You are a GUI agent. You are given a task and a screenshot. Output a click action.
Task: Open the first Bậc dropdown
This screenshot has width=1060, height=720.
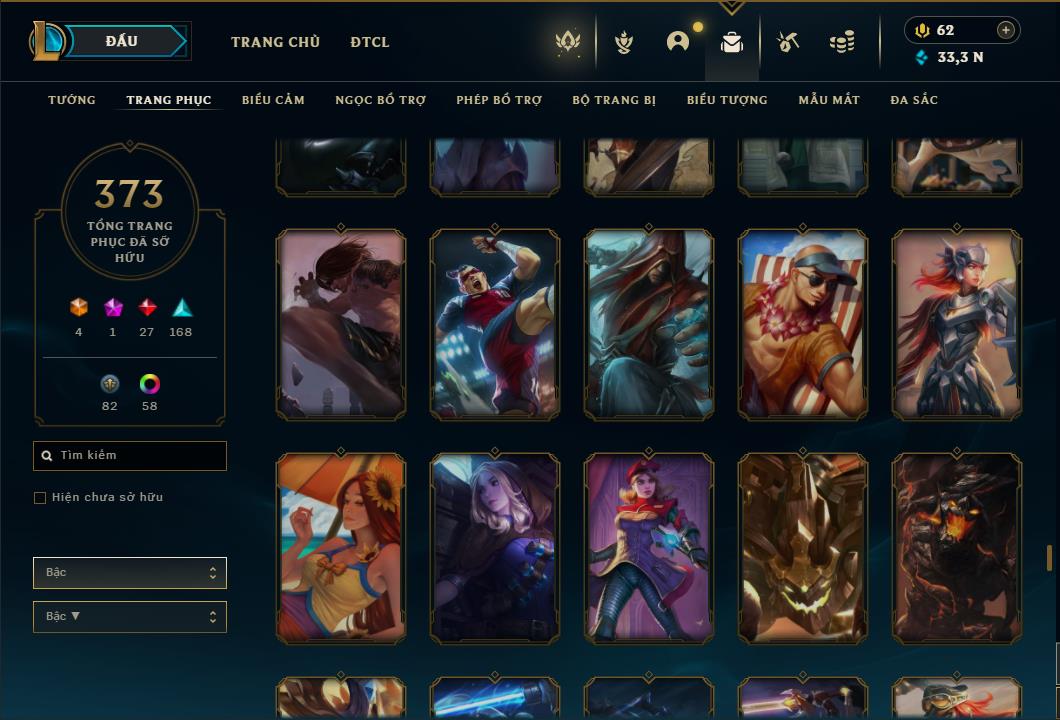(x=130, y=573)
